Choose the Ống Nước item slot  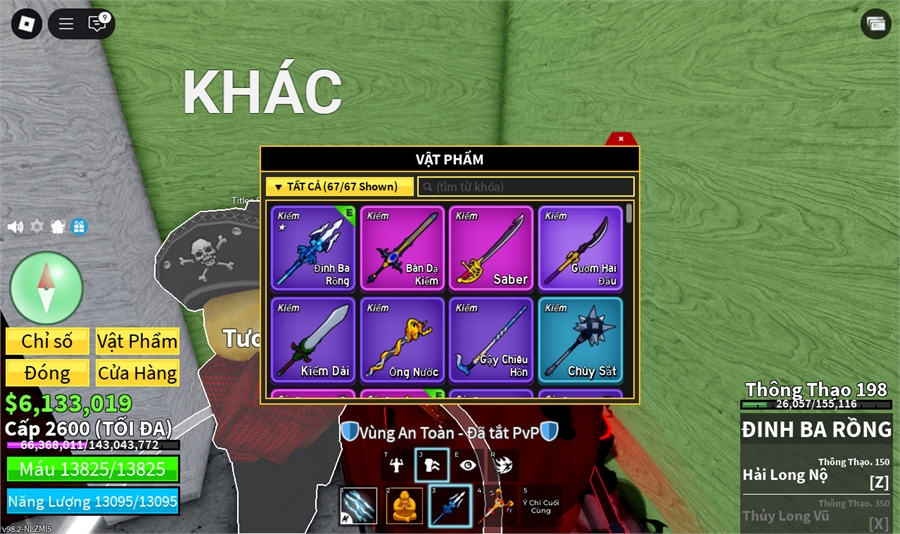(402, 339)
